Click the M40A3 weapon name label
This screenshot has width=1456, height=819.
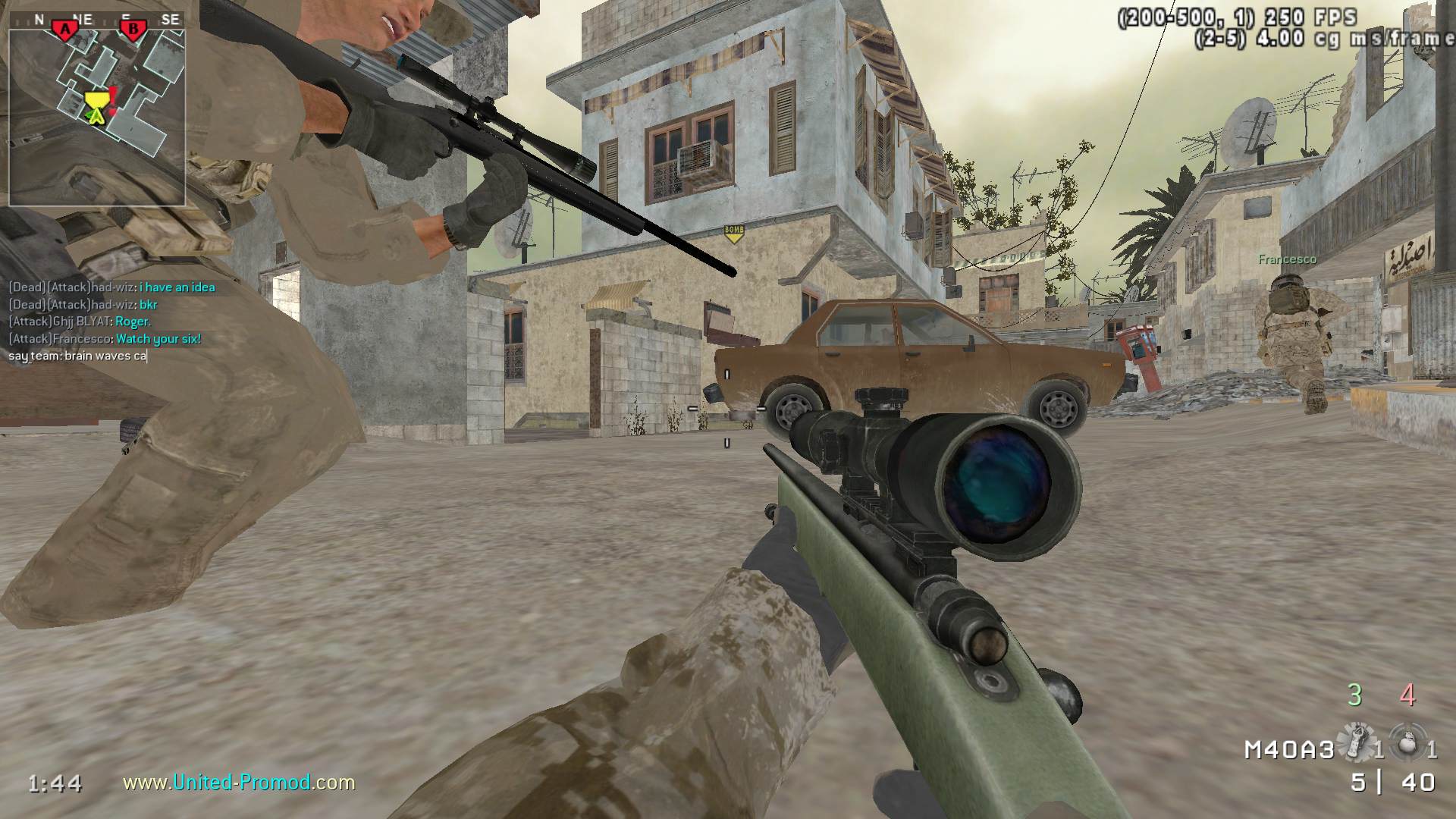[1288, 750]
